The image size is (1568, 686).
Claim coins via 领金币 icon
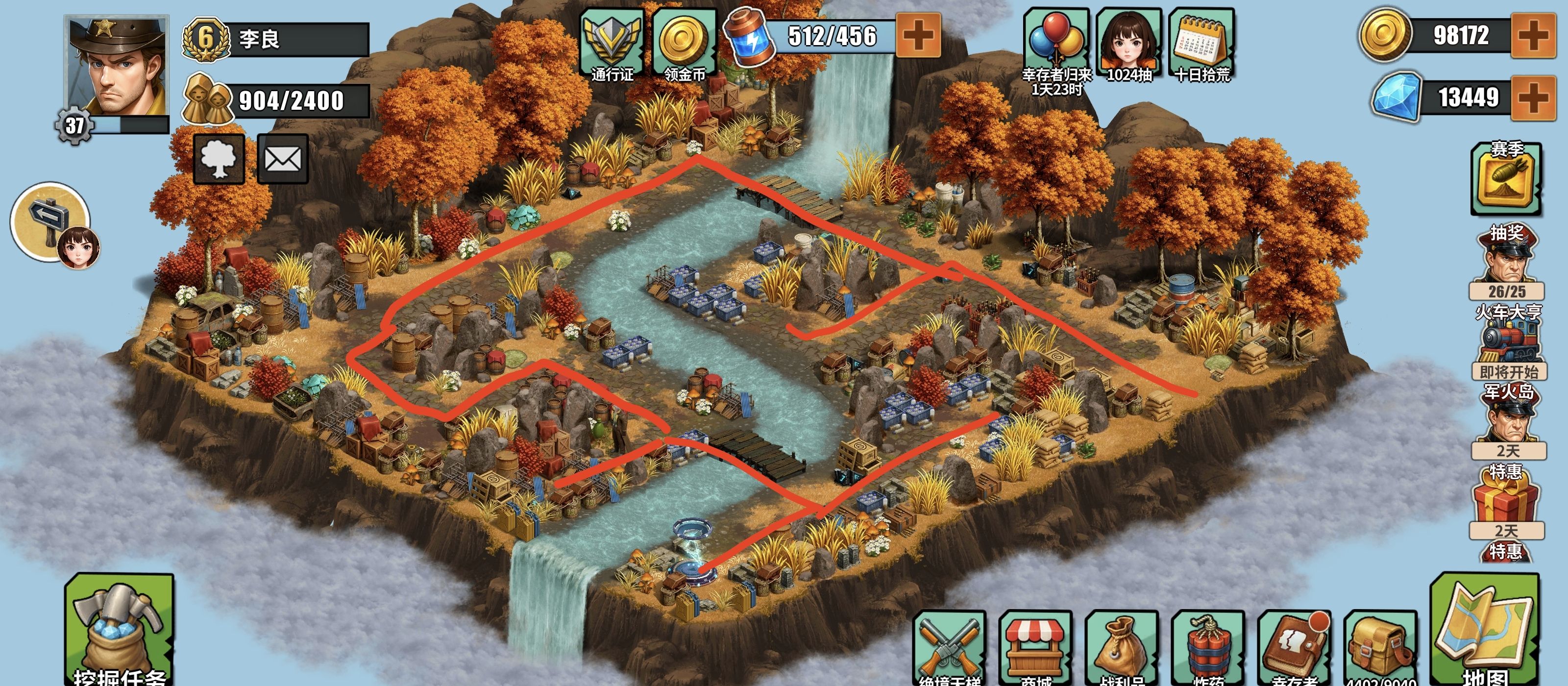coord(684,44)
